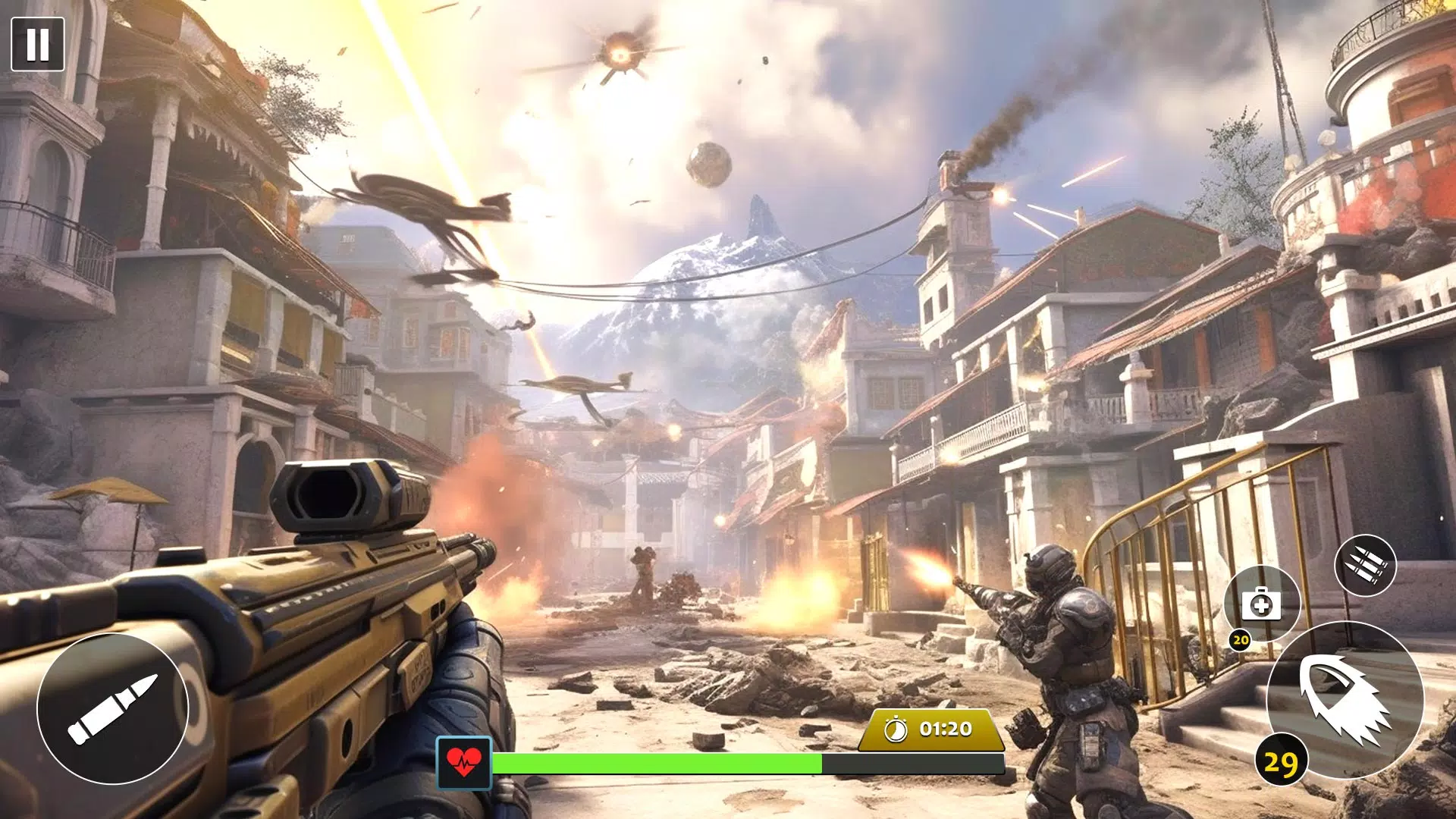This screenshot has width=1456, height=819.
Task: Pause the game with the pause button
Action: click(38, 44)
